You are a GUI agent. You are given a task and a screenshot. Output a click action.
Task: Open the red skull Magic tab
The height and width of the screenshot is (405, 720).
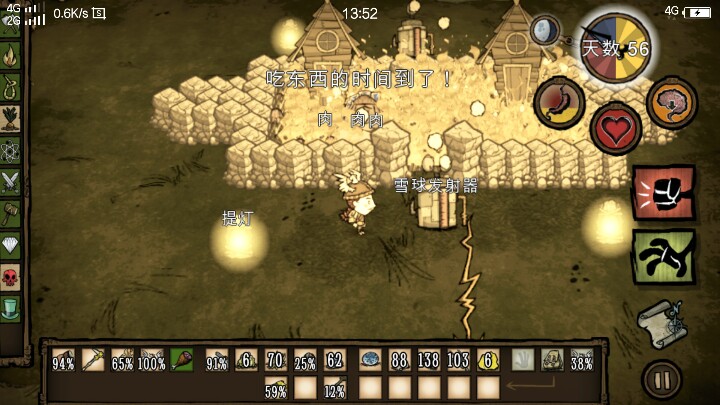point(11,275)
